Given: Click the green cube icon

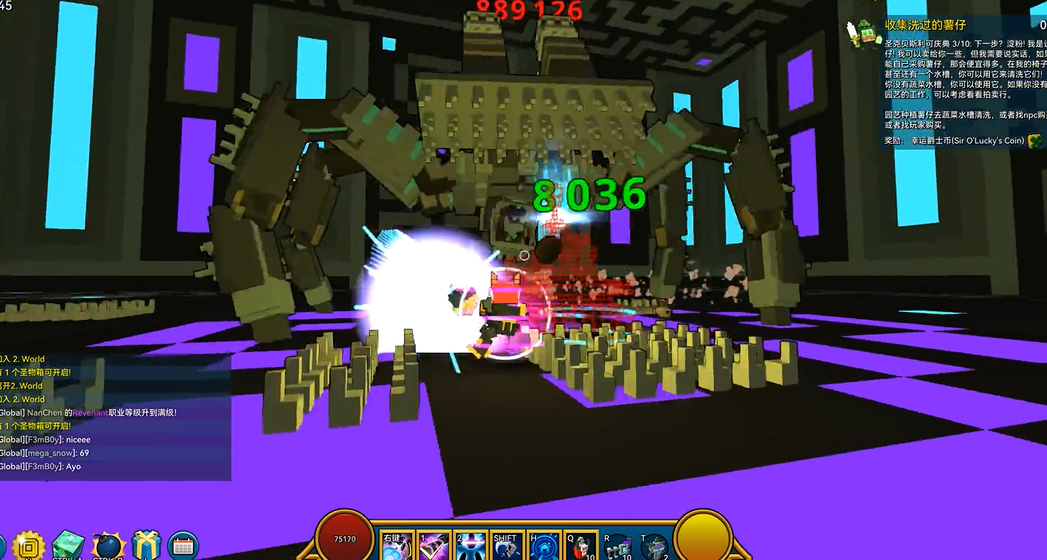Looking at the screenshot, I should 68,546.
